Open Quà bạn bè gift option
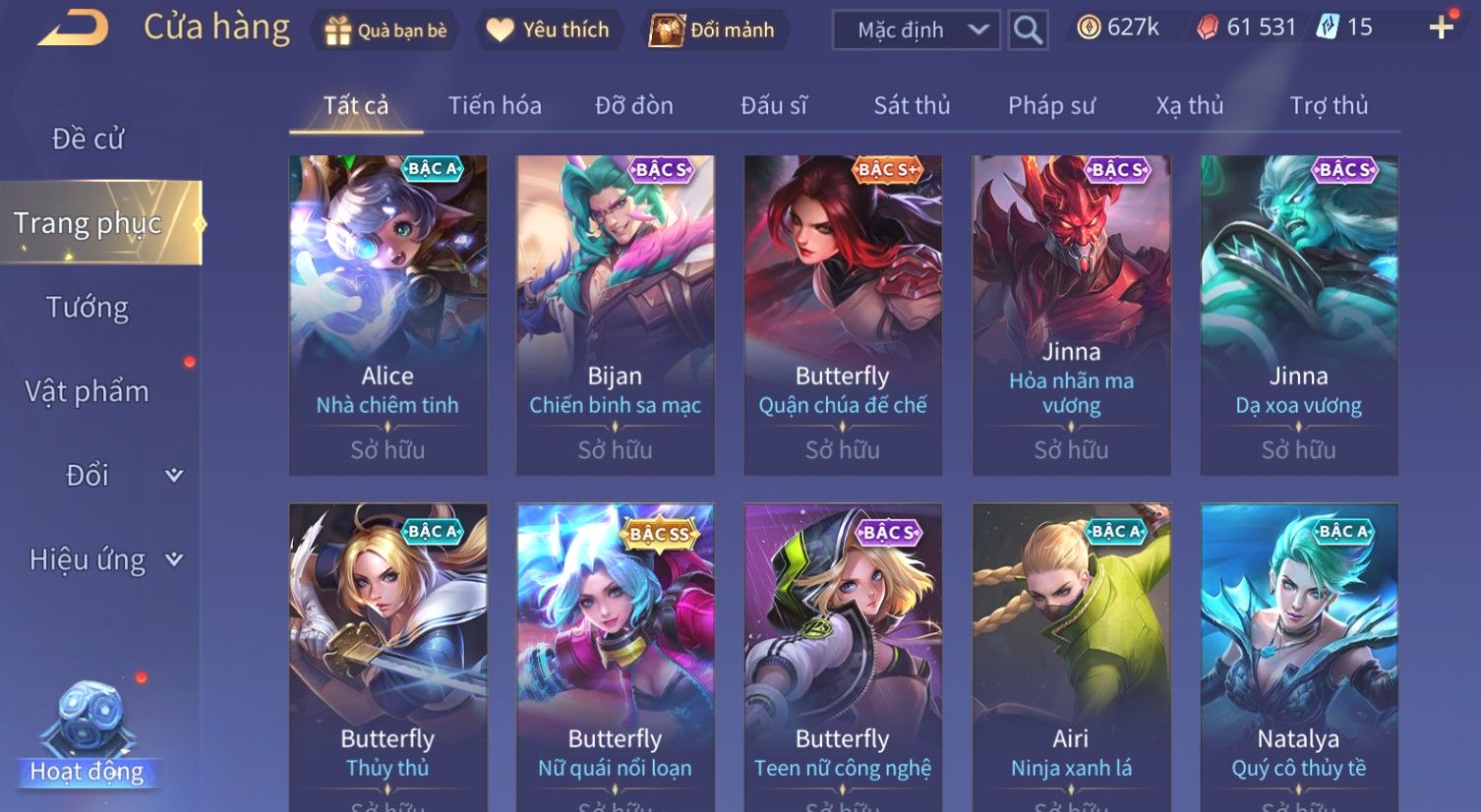Viewport: 1481px width, 812px height. point(385,30)
